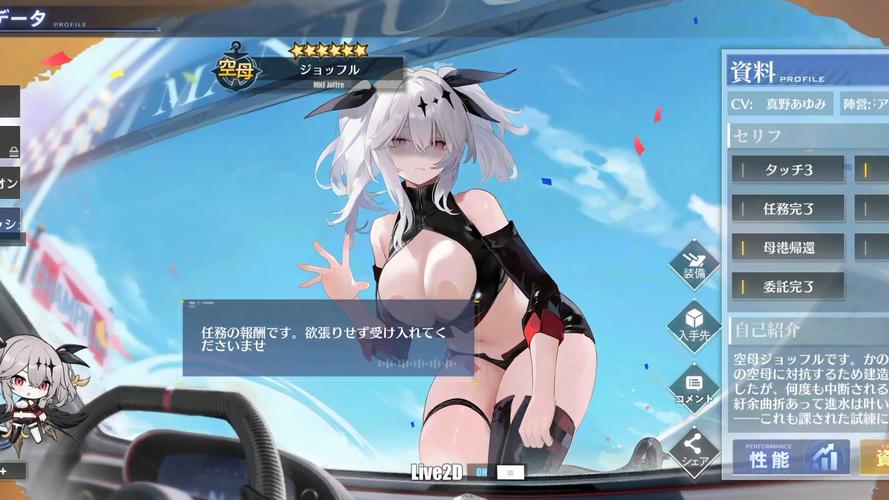Tap the シェア share button
The height and width of the screenshot is (500, 889).
click(x=694, y=451)
